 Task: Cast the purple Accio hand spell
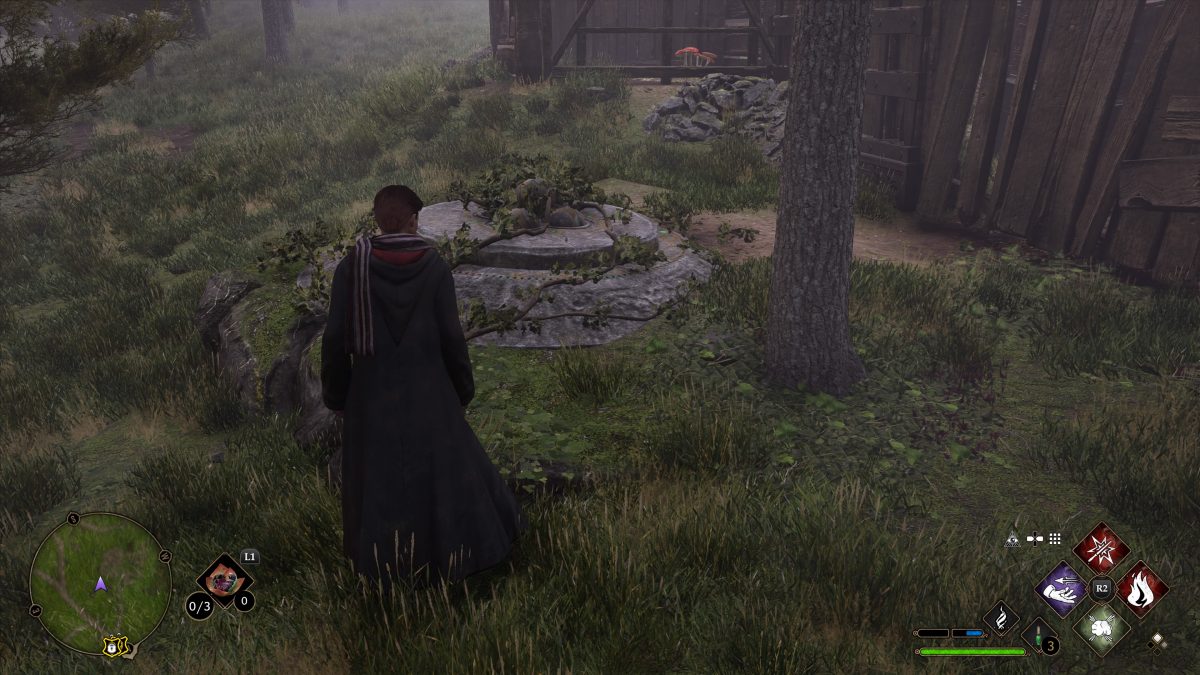point(1061,589)
